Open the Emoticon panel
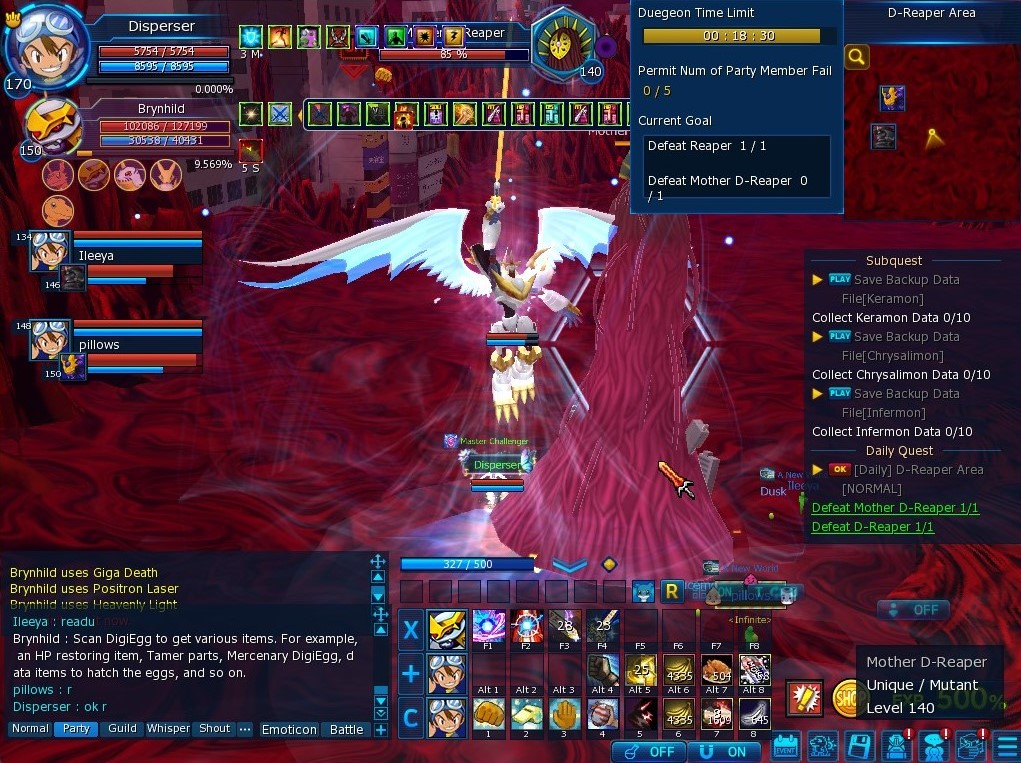This screenshot has width=1021, height=763. tap(289, 730)
